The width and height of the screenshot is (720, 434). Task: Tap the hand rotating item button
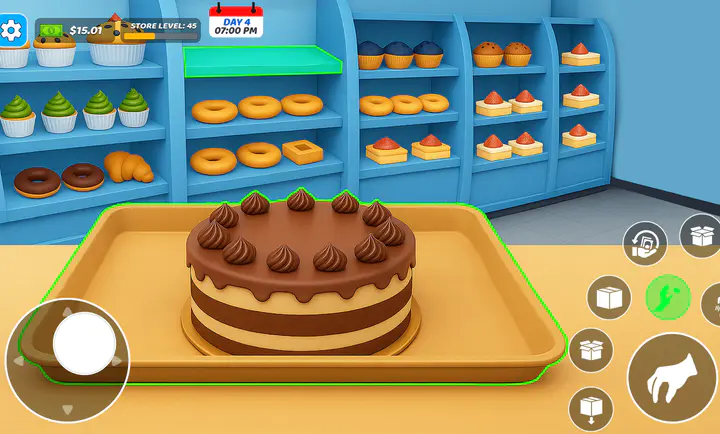pos(645,244)
